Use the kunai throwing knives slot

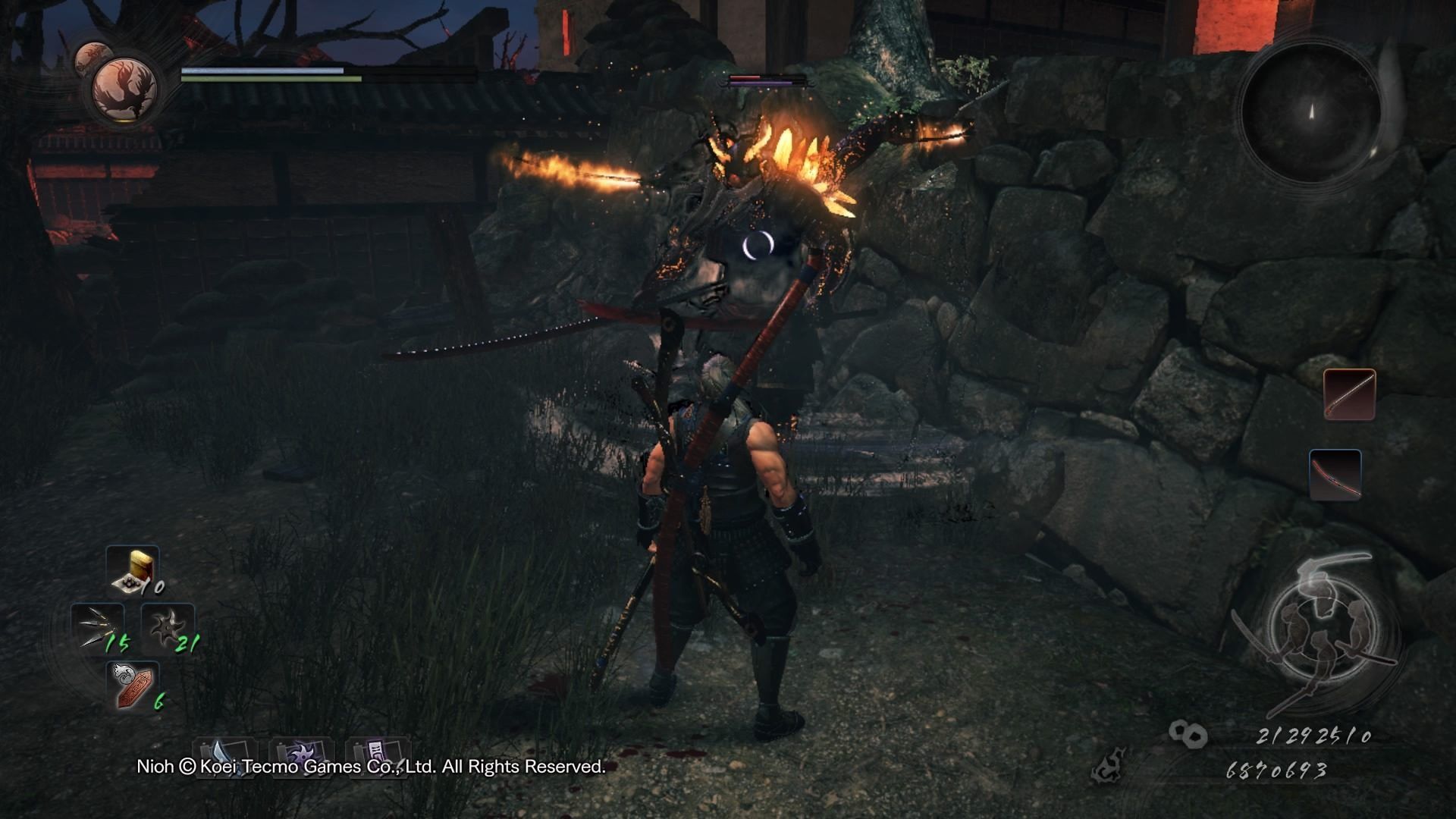99,629
